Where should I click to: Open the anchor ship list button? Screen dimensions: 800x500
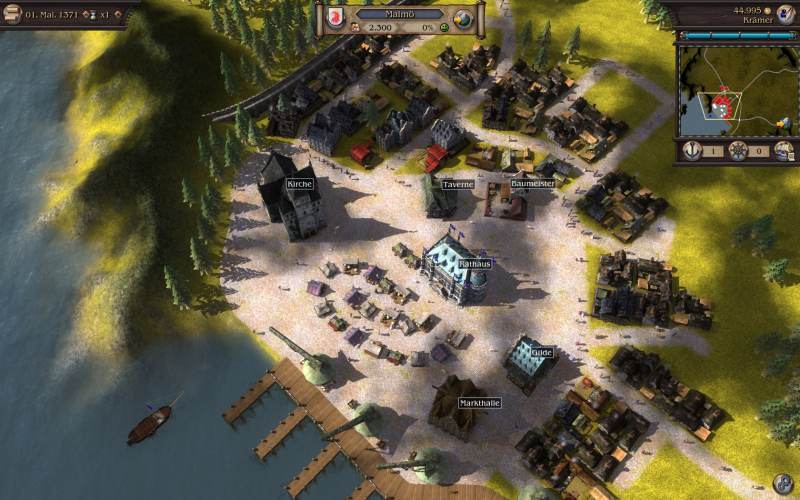point(690,151)
